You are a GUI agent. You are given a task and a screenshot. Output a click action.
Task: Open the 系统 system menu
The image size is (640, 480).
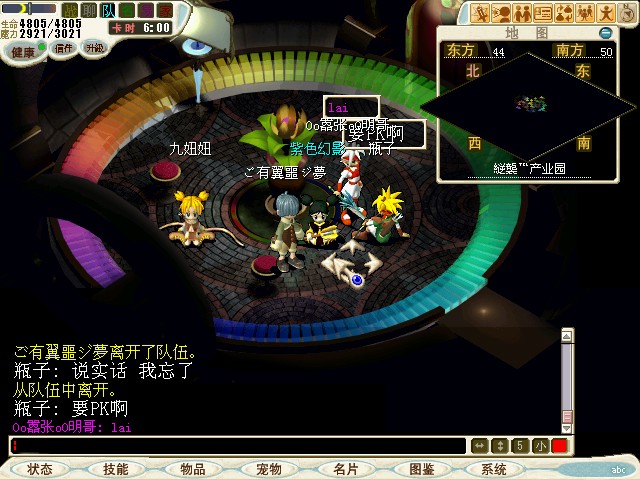point(494,469)
